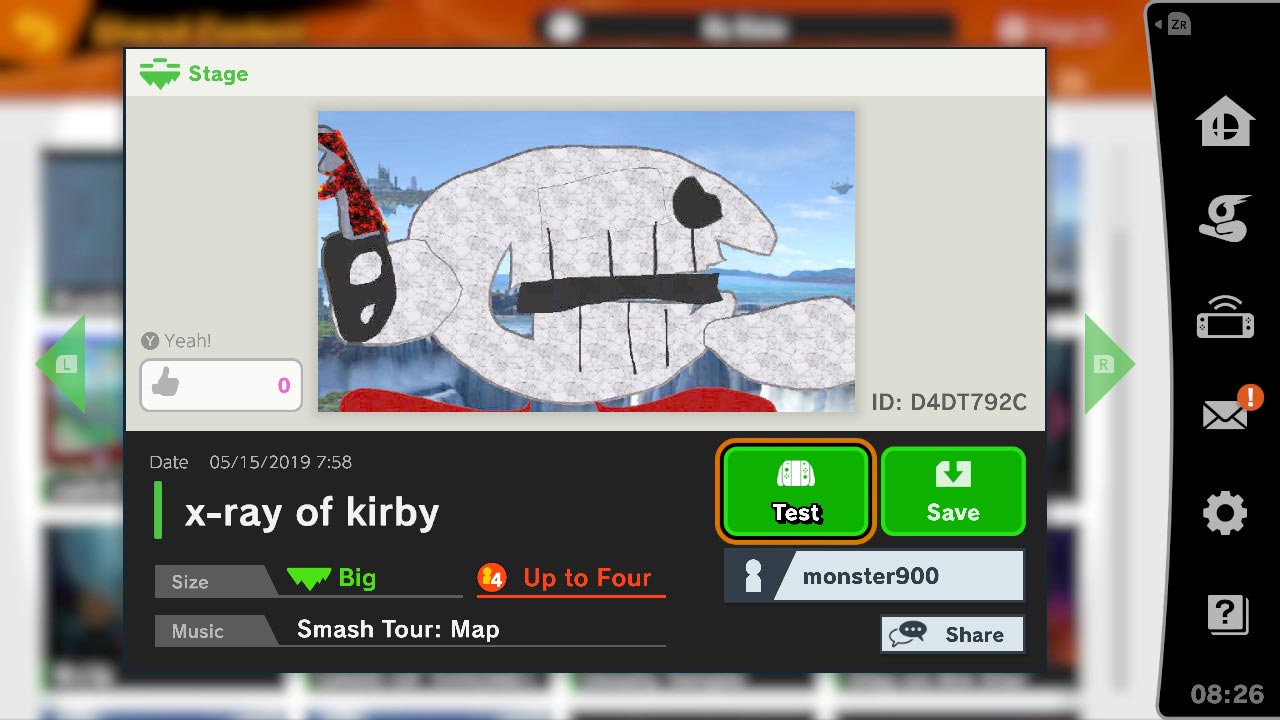
Task: Open the Smash Bros home menu icon
Action: point(1225,120)
